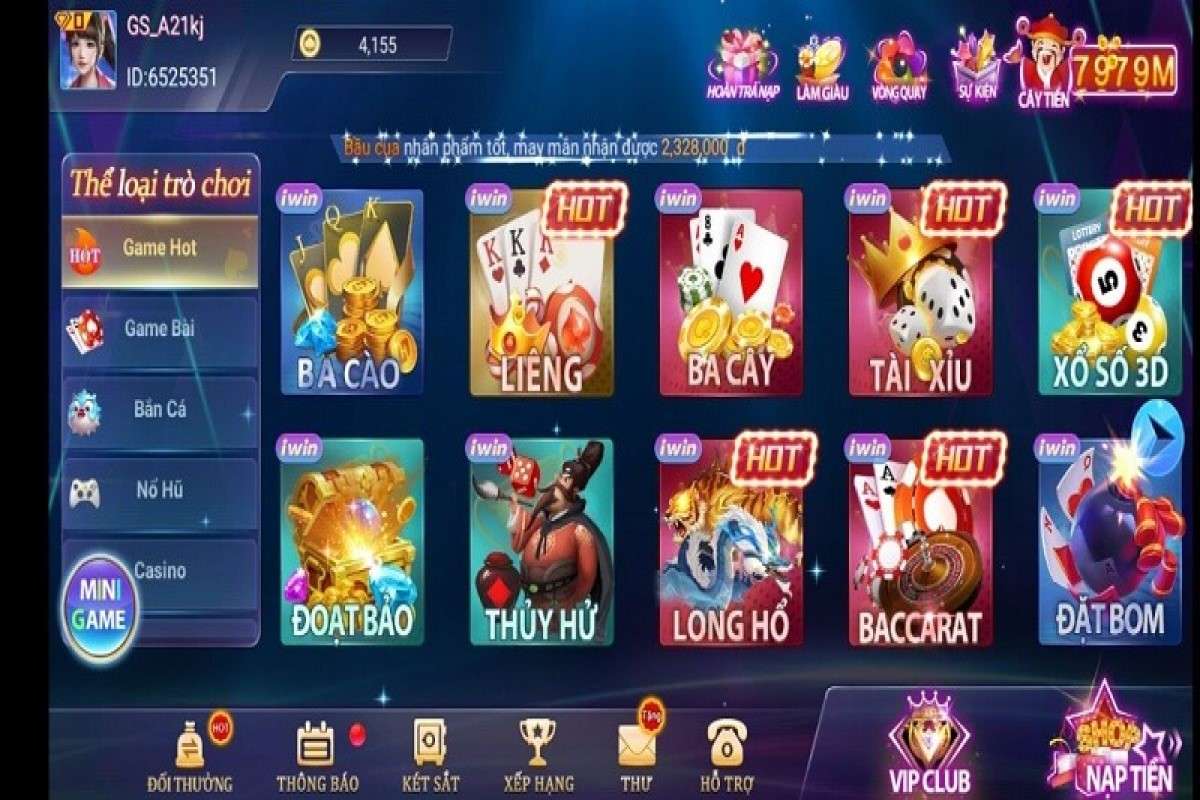Show the Thông Báo notifications
Image resolution: width=1200 pixels, height=800 pixels.
pyautogui.click(x=317, y=755)
